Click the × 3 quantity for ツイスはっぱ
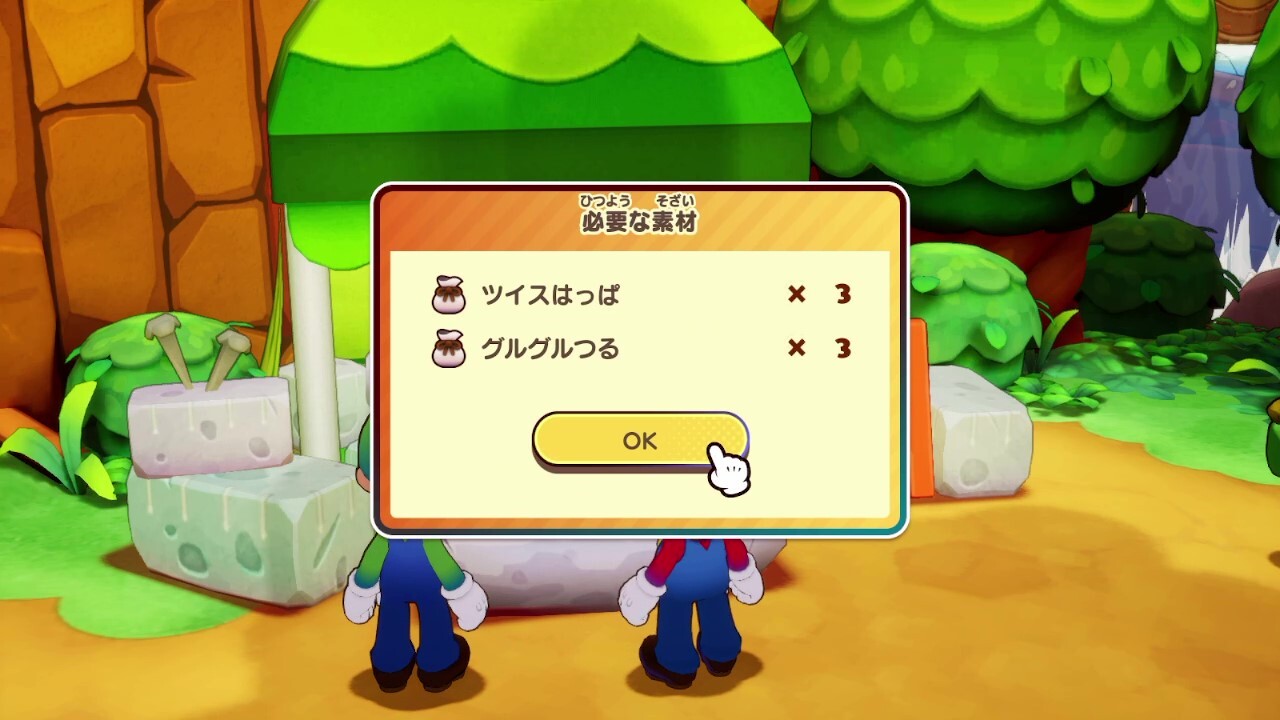The image size is (1280, 720). coord(818,295)
